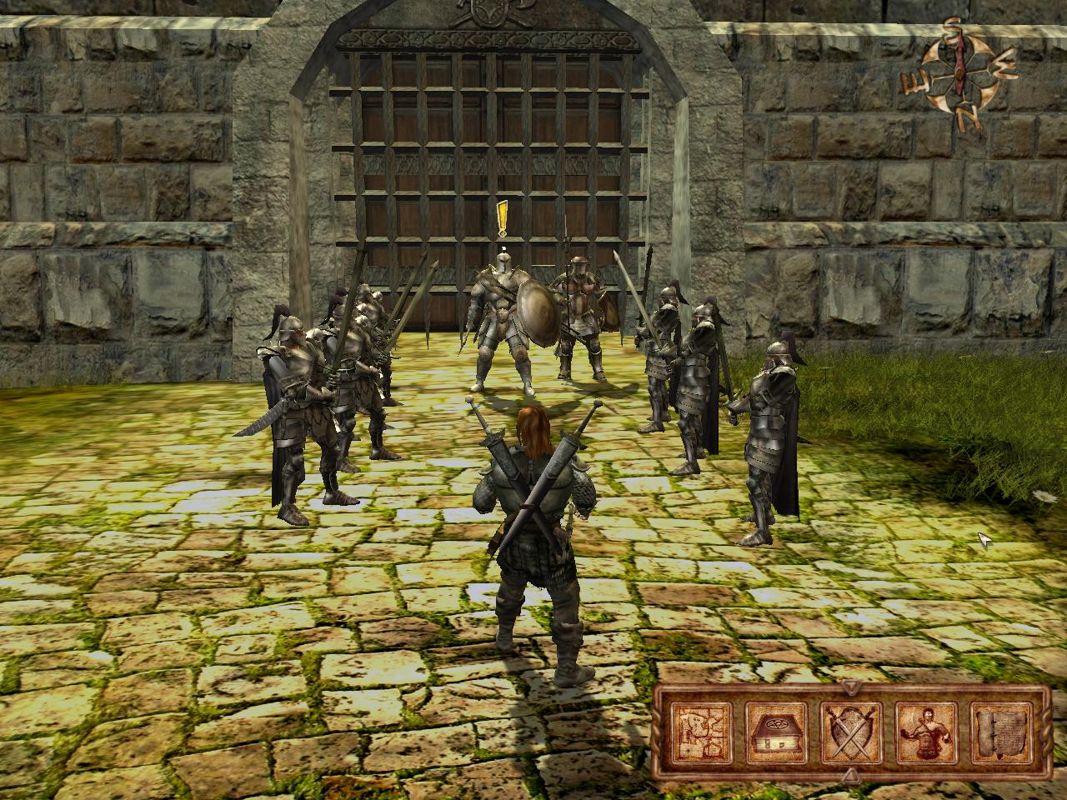Show the character sheet torso icon
Image resolution: width=1067 pixels, height=800 pixels.
[926, 732]
